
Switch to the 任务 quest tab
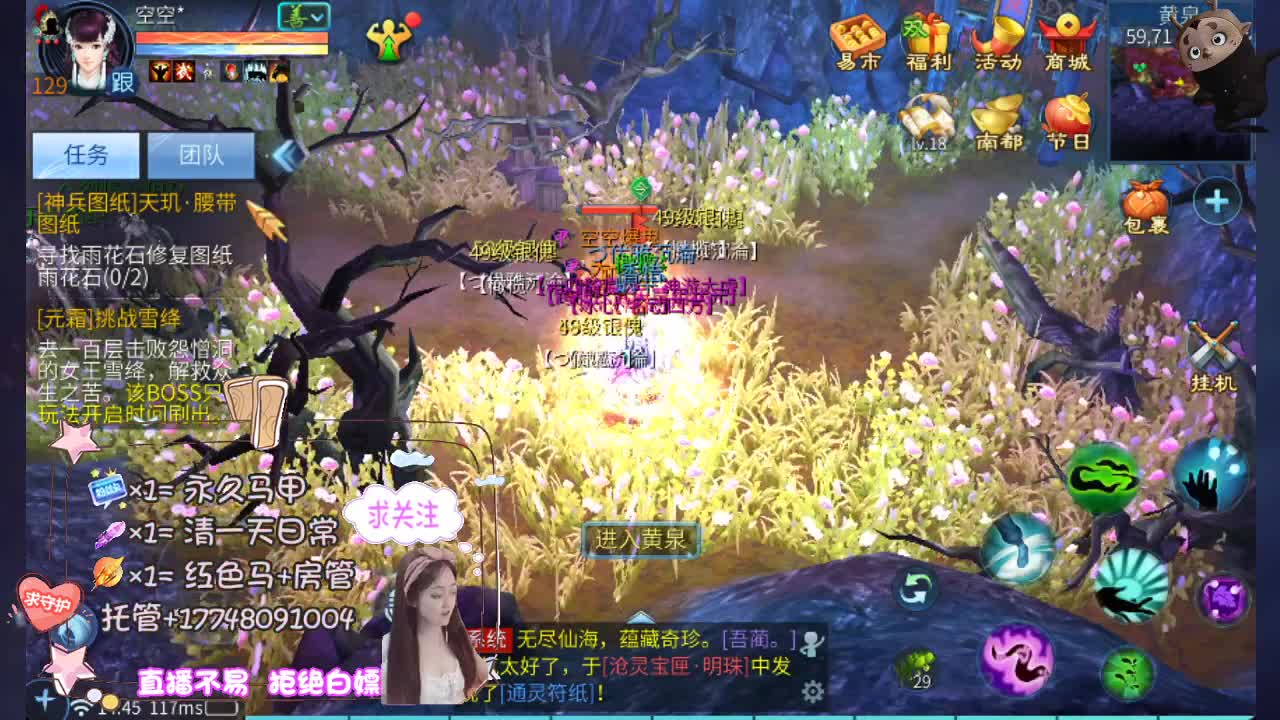pos(85,156)
